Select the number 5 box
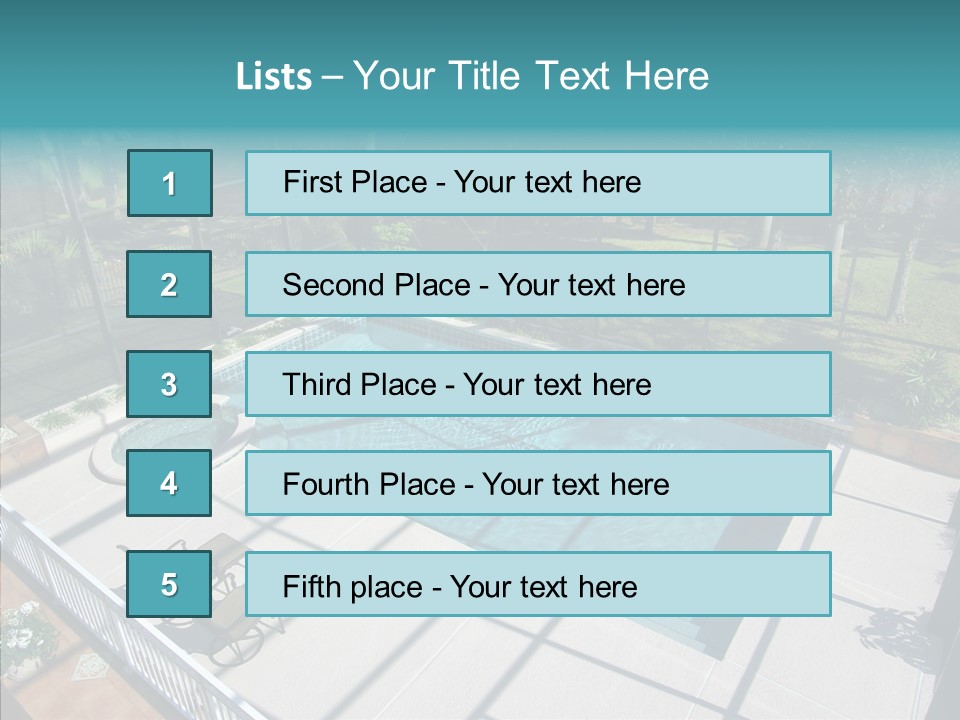Screen dimensions: 960x720 169,584
